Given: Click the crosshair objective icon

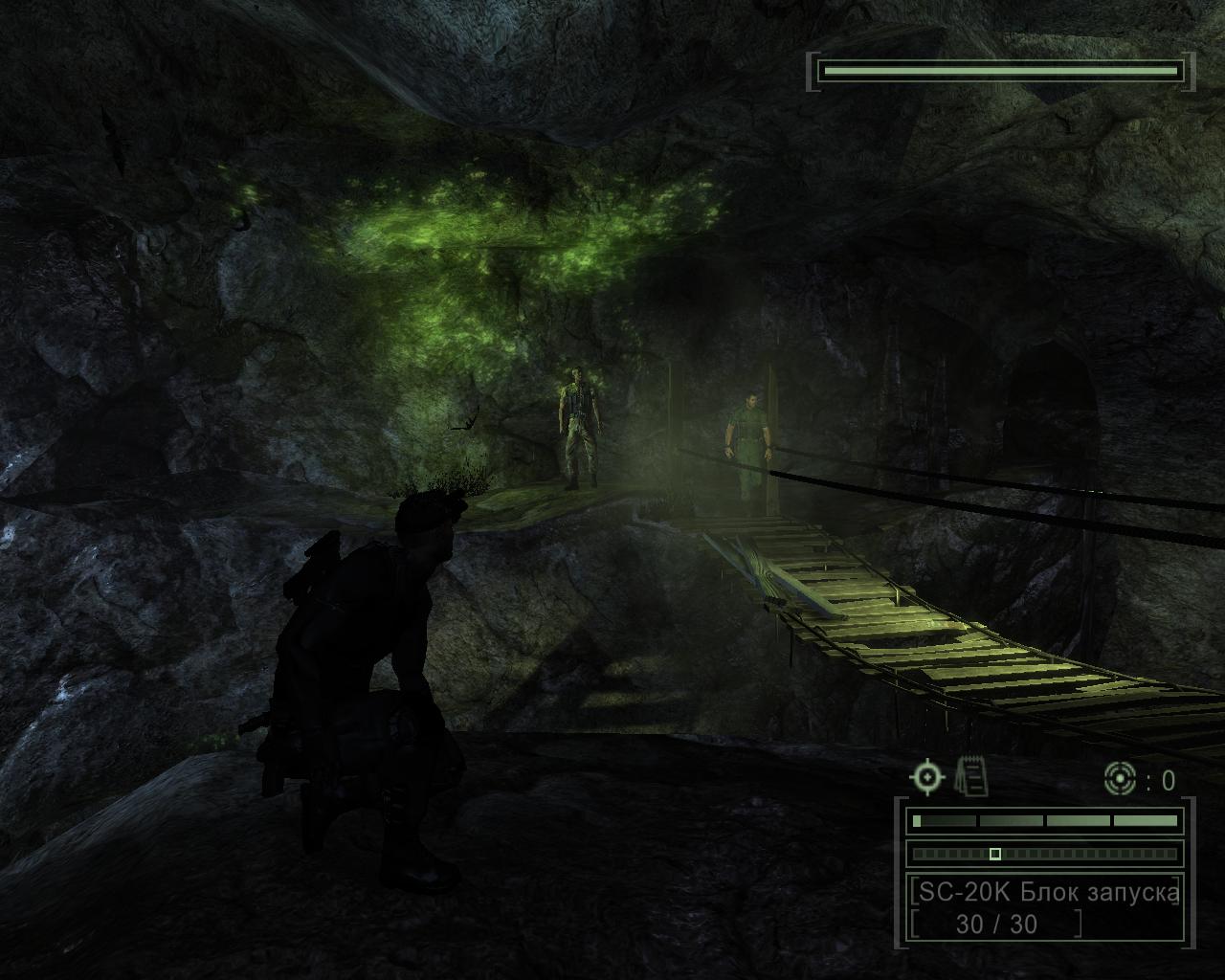Looking at the screenshot, I should 926,776.
